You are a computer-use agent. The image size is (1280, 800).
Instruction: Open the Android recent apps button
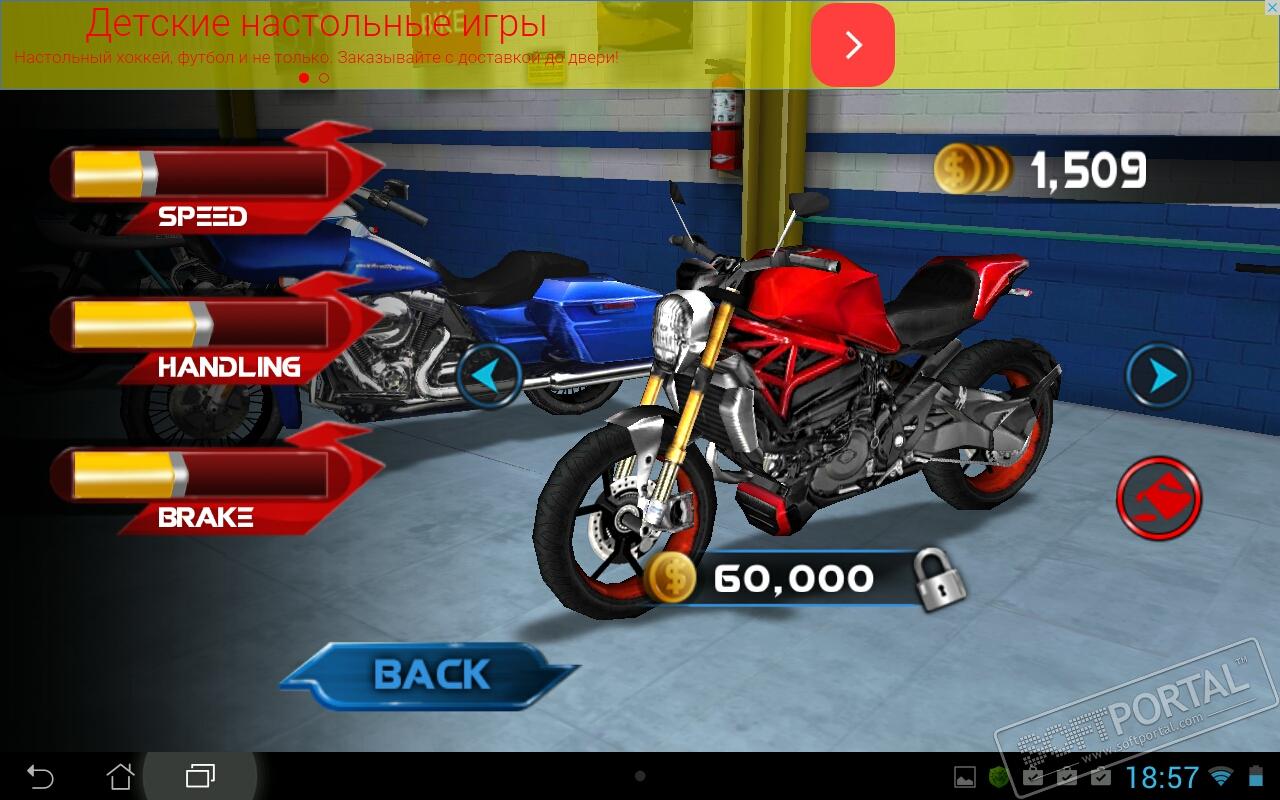200,776
